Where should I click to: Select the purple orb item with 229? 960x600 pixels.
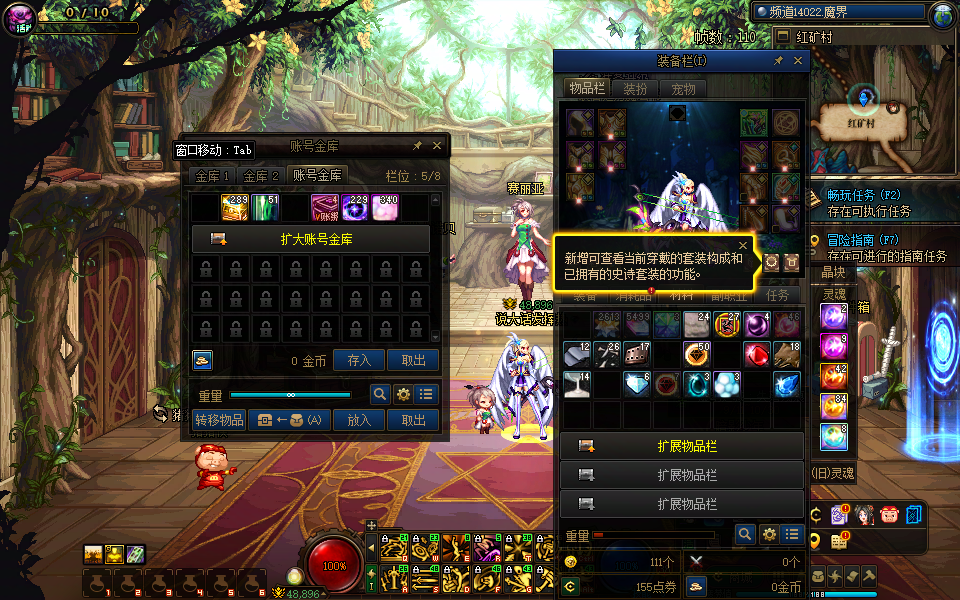tap(356, 207)
